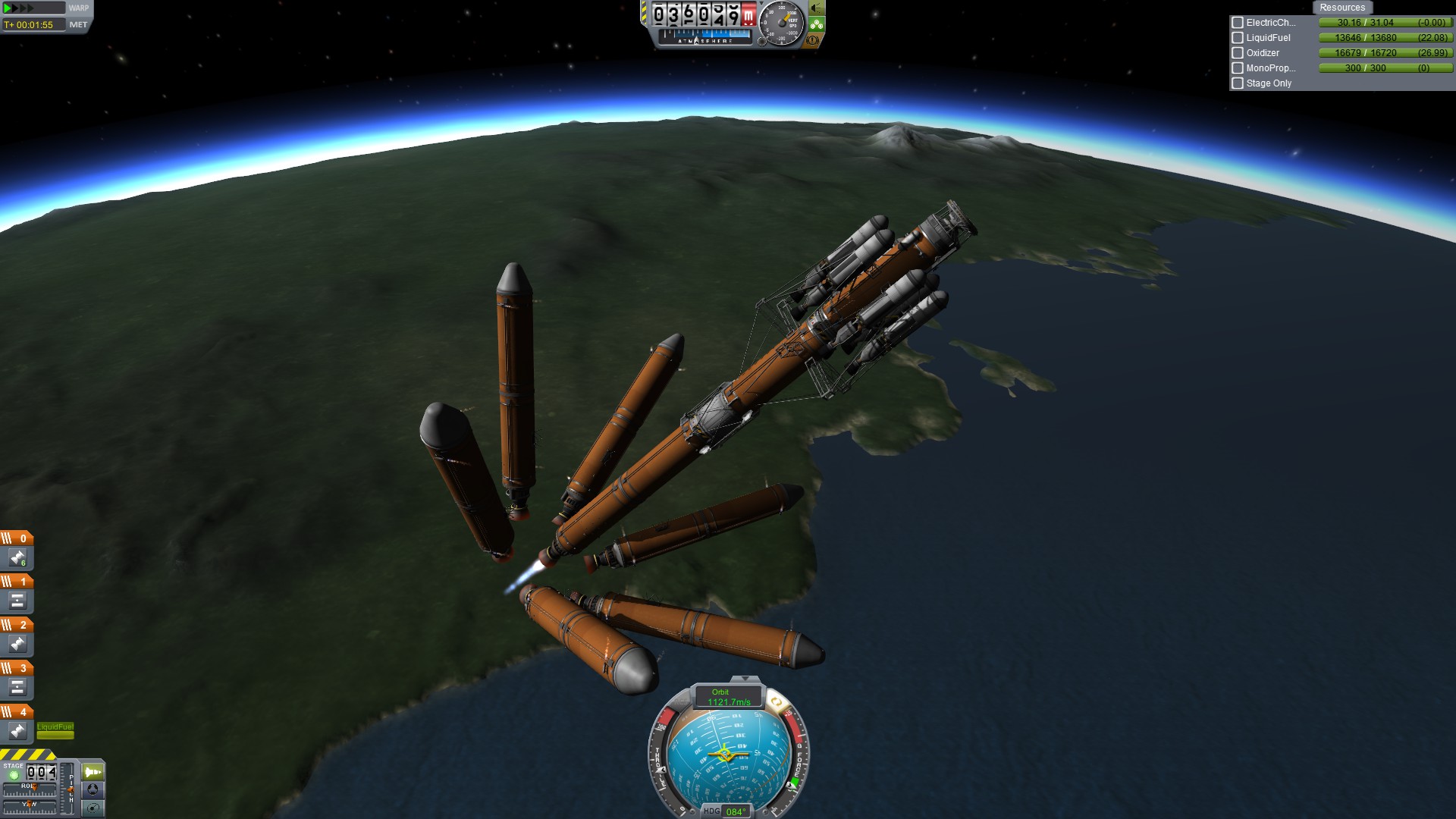This screenshot has width=1456, height=819.
Task: Select the stage 0 engine group icon
Action: pyautogui.click(x=17, y=558)
